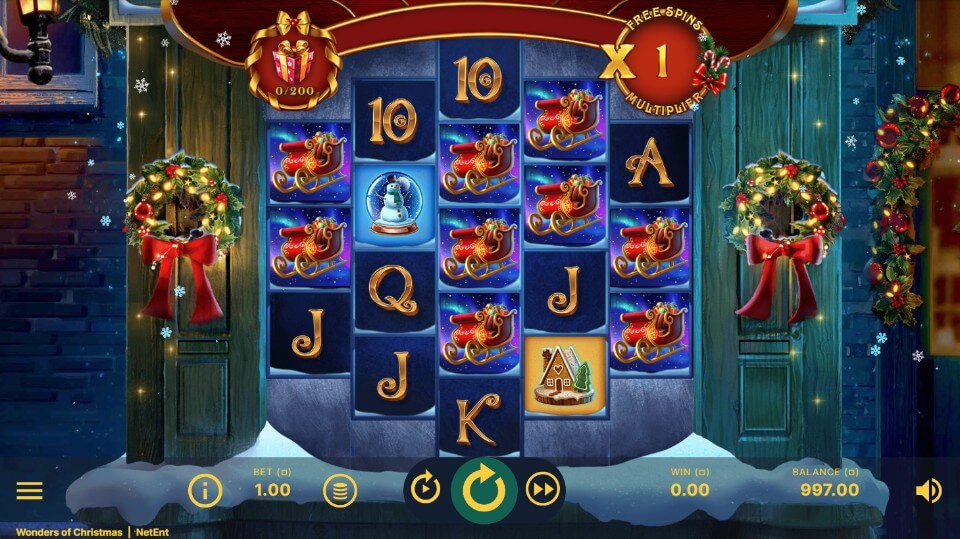The height and width of the screenshot is (539, 960).
Task: Show the game info paytable
Action: (x=205, y=490)
